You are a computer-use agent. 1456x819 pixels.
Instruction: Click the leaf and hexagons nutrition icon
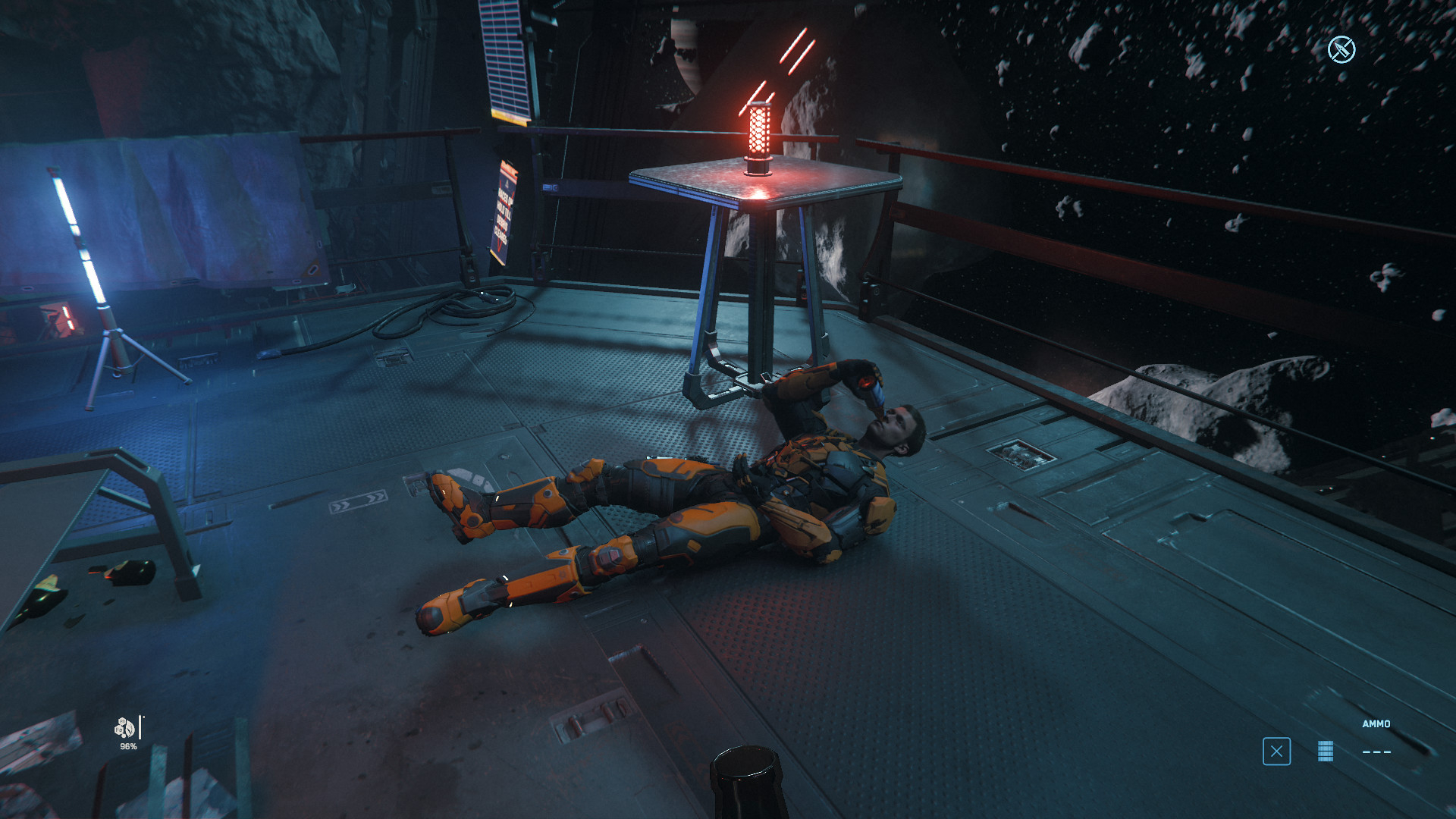pyautogui.click(x=124, y=728)
